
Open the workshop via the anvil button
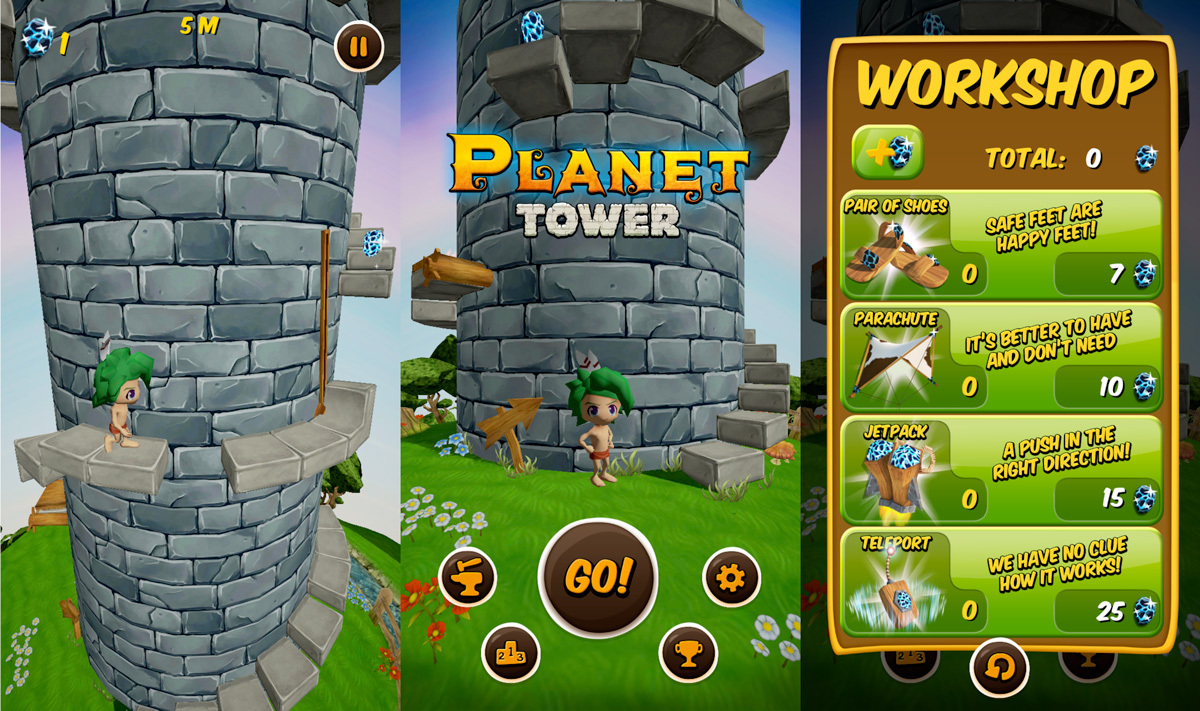[468, 577]
